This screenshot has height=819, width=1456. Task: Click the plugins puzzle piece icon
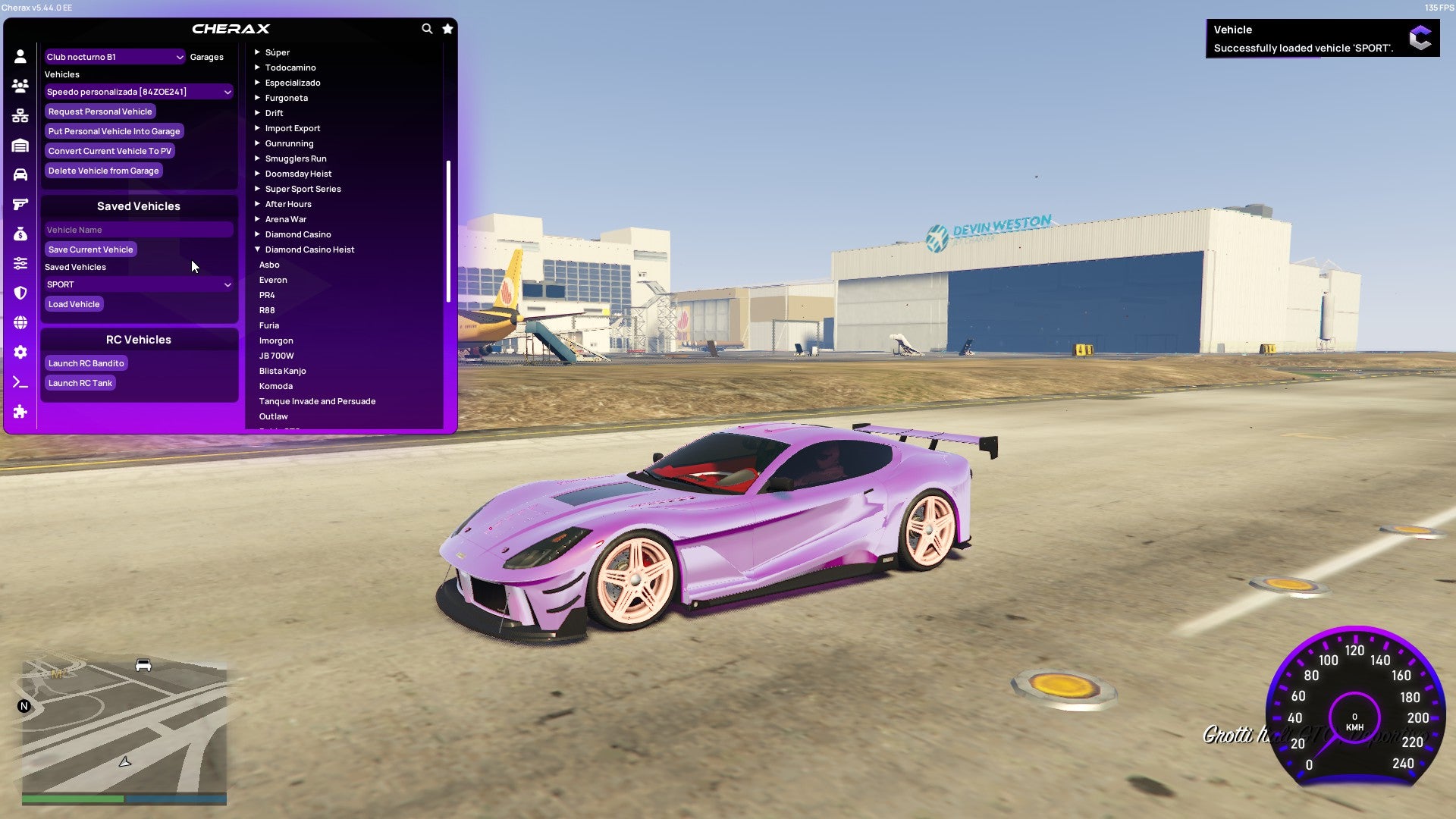tap(20, 412)
